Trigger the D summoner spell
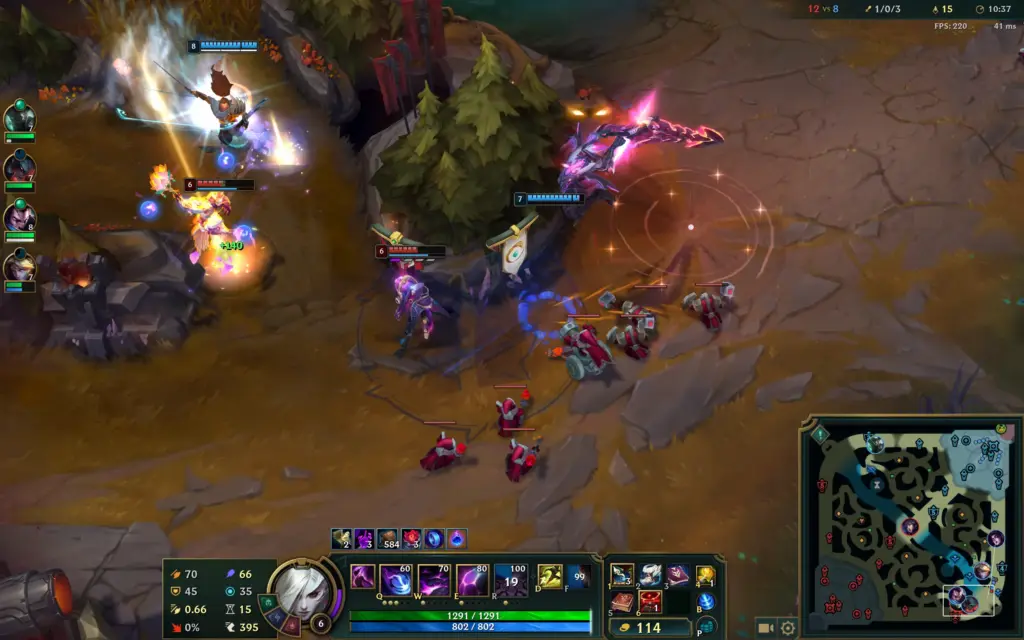The height and width of the screenshot is (640, 1024). pyautogui.click(x=550, y=577)
